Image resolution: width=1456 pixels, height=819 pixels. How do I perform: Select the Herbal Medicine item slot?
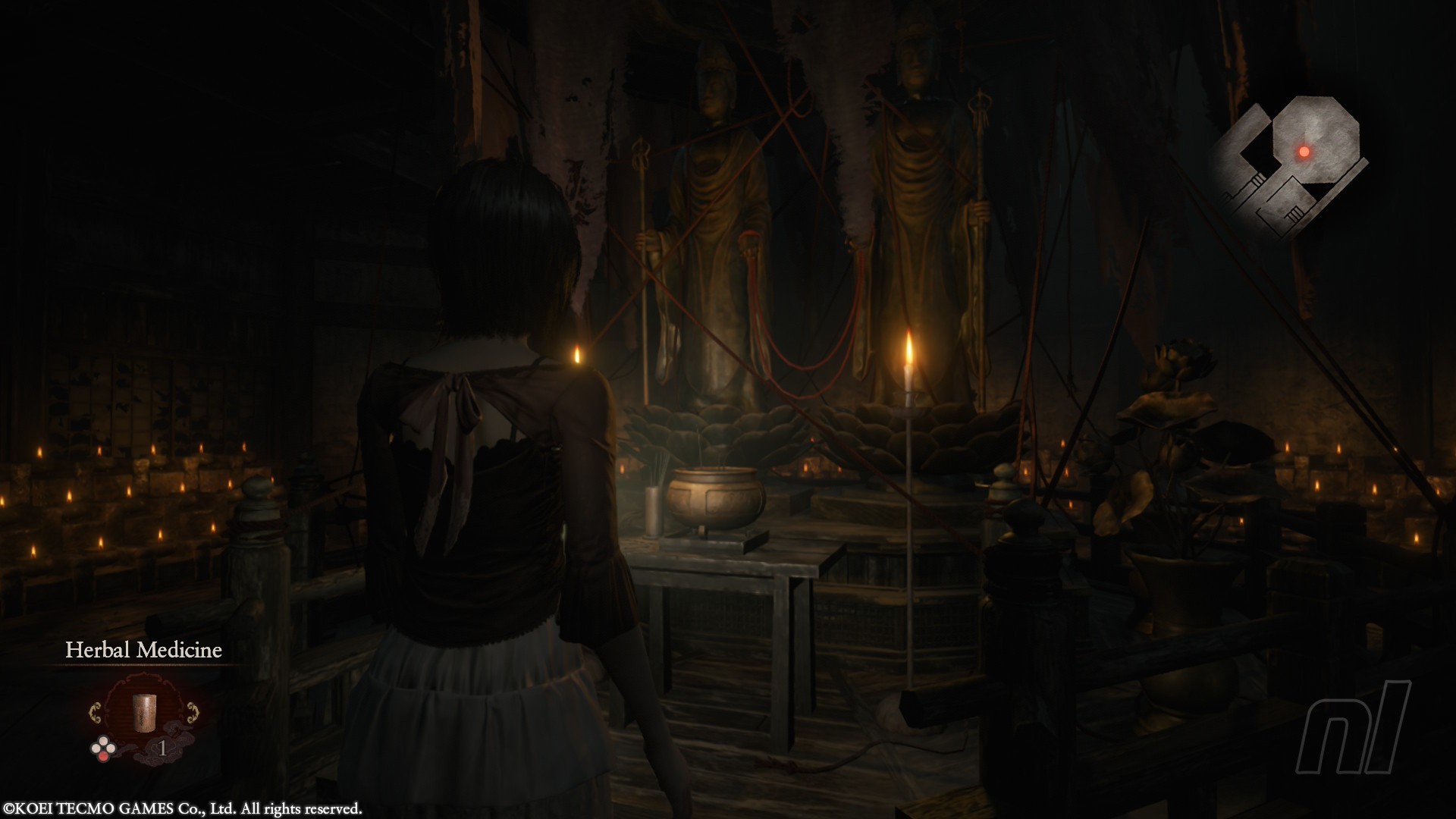point(143,712)
